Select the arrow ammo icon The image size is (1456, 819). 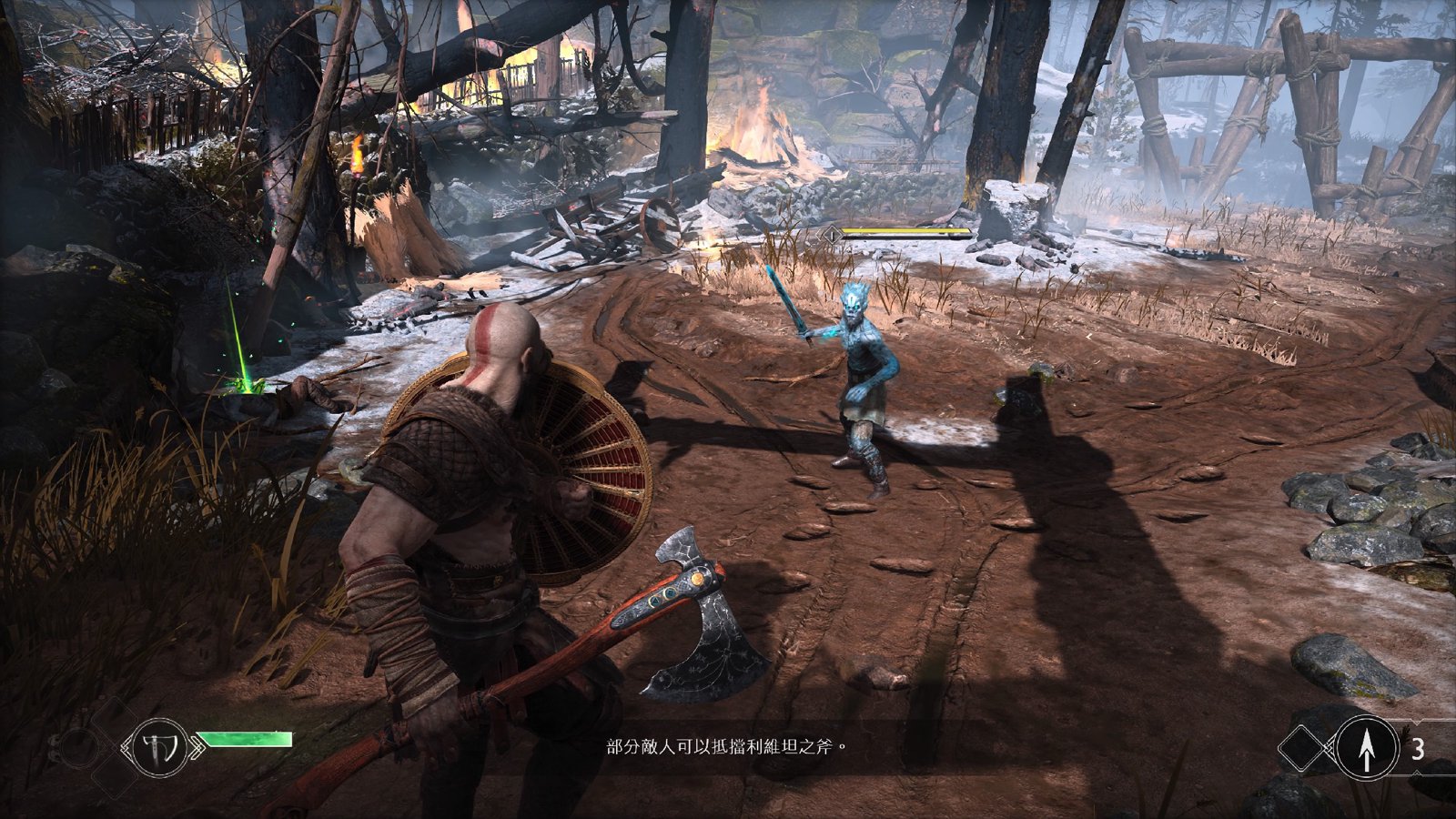coord(1365,748)
